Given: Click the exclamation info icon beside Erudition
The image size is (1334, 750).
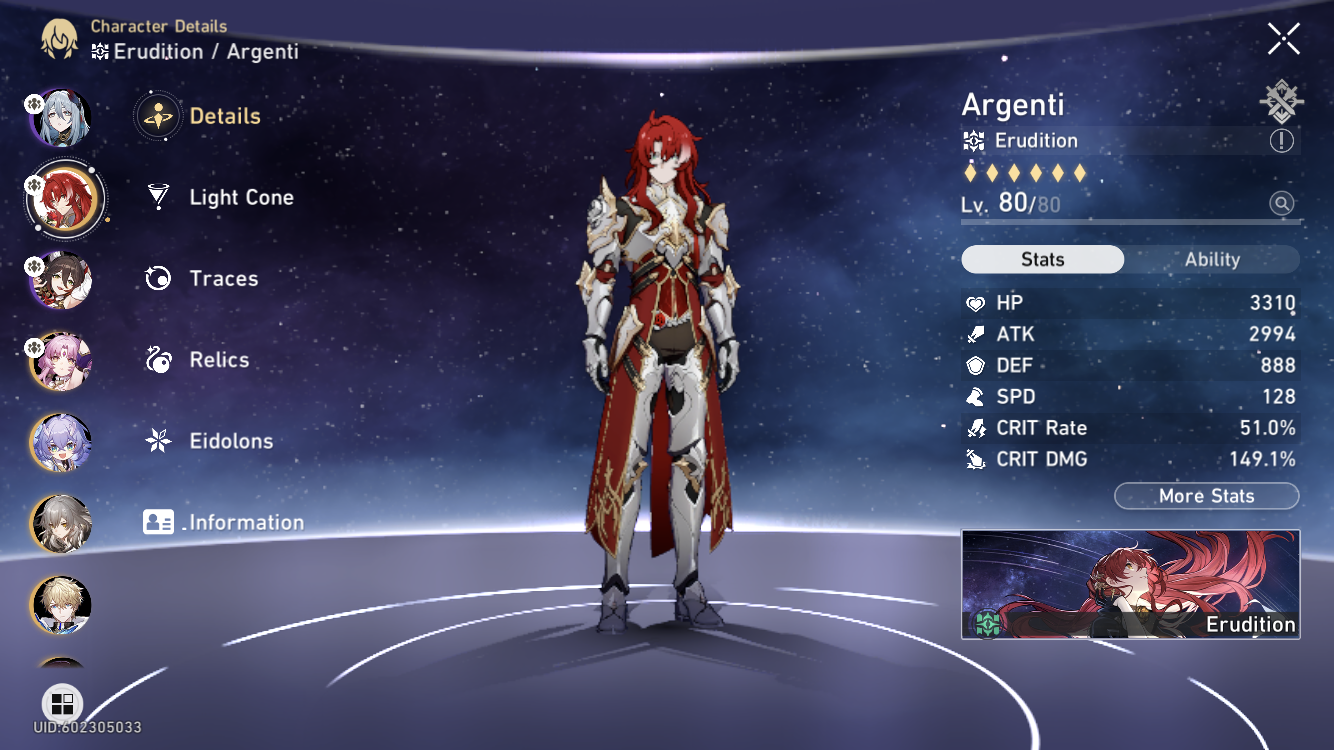Looking at the screenshot, I should pyautogui.click(x=1281, y=141).
